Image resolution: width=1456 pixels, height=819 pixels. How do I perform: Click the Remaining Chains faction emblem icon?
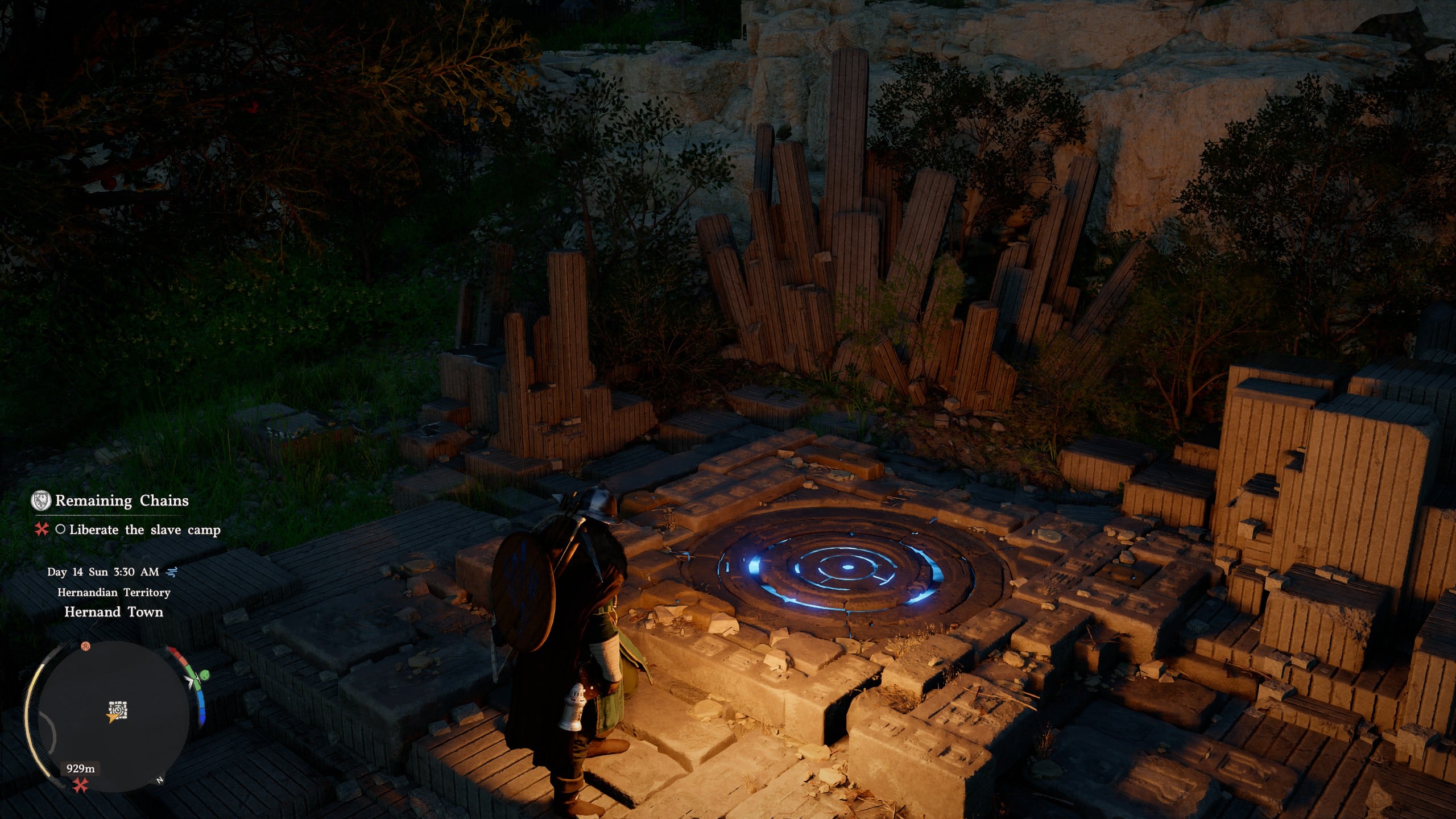click(x=40, y=500)
